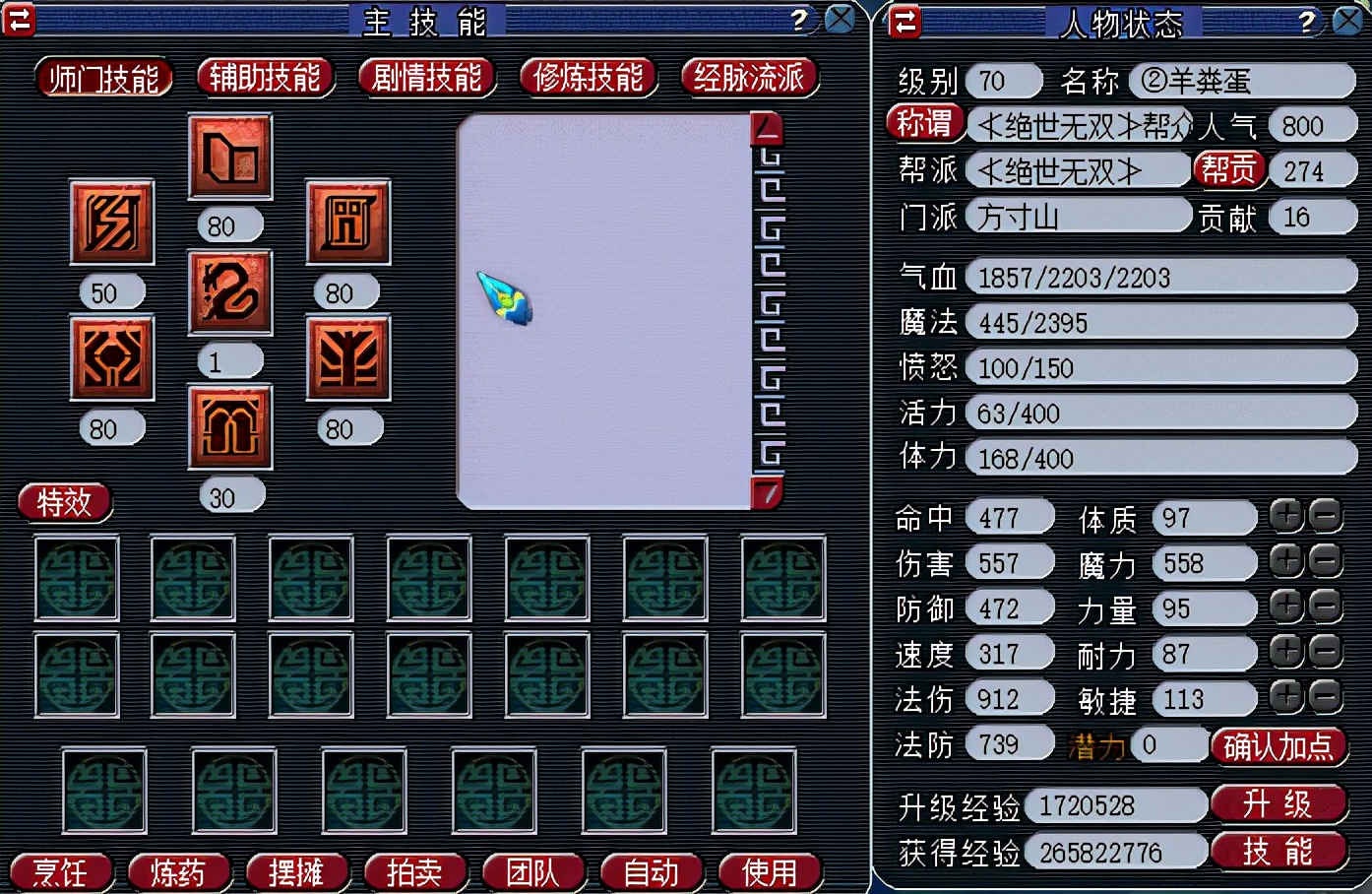The width and height of the screenshot is (1372, 894).
Task: Select the dragon skill icon showing level 1
Action: [x=229, y=292]
